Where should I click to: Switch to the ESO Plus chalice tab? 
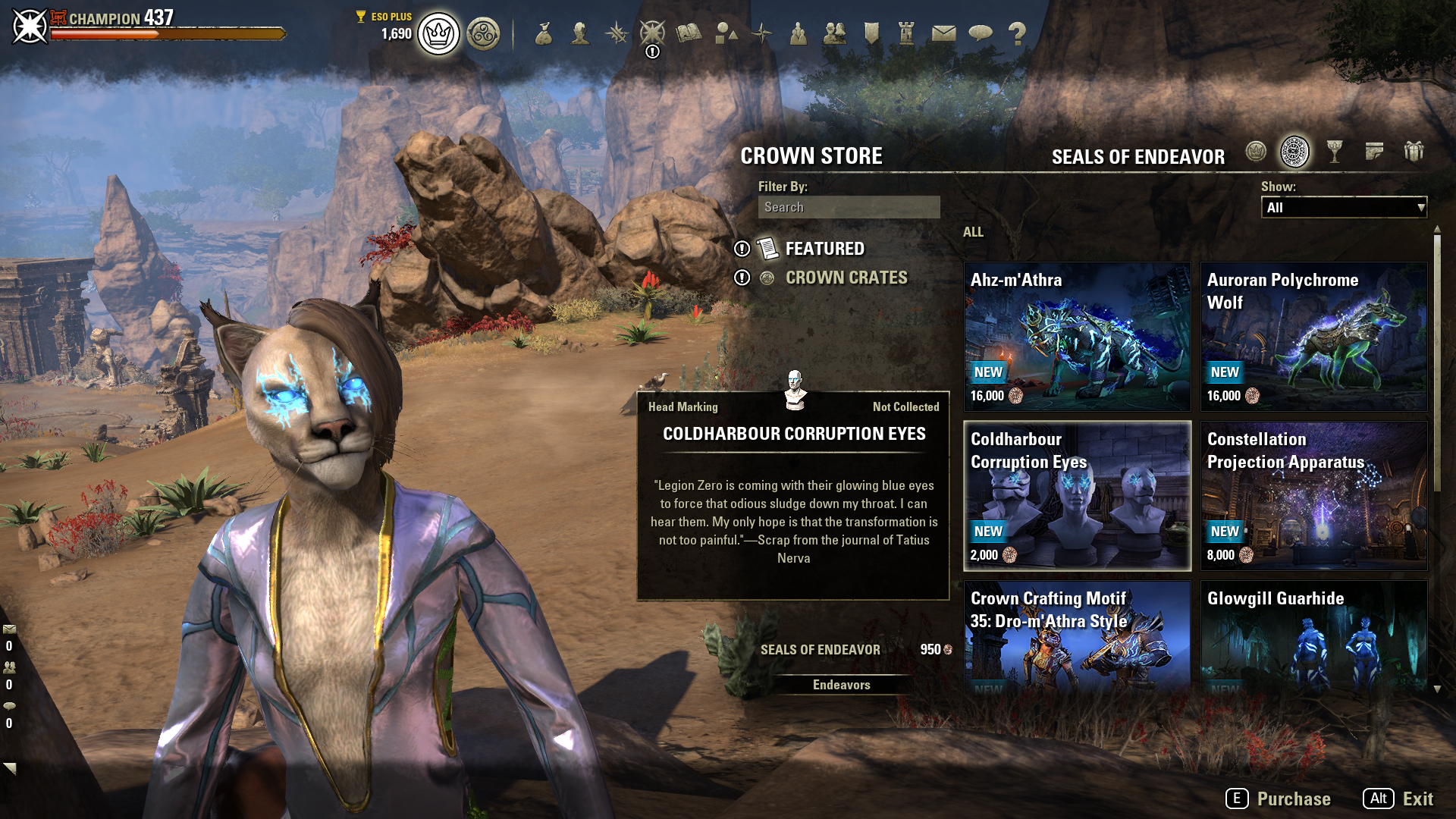[x=1335, y=152]
